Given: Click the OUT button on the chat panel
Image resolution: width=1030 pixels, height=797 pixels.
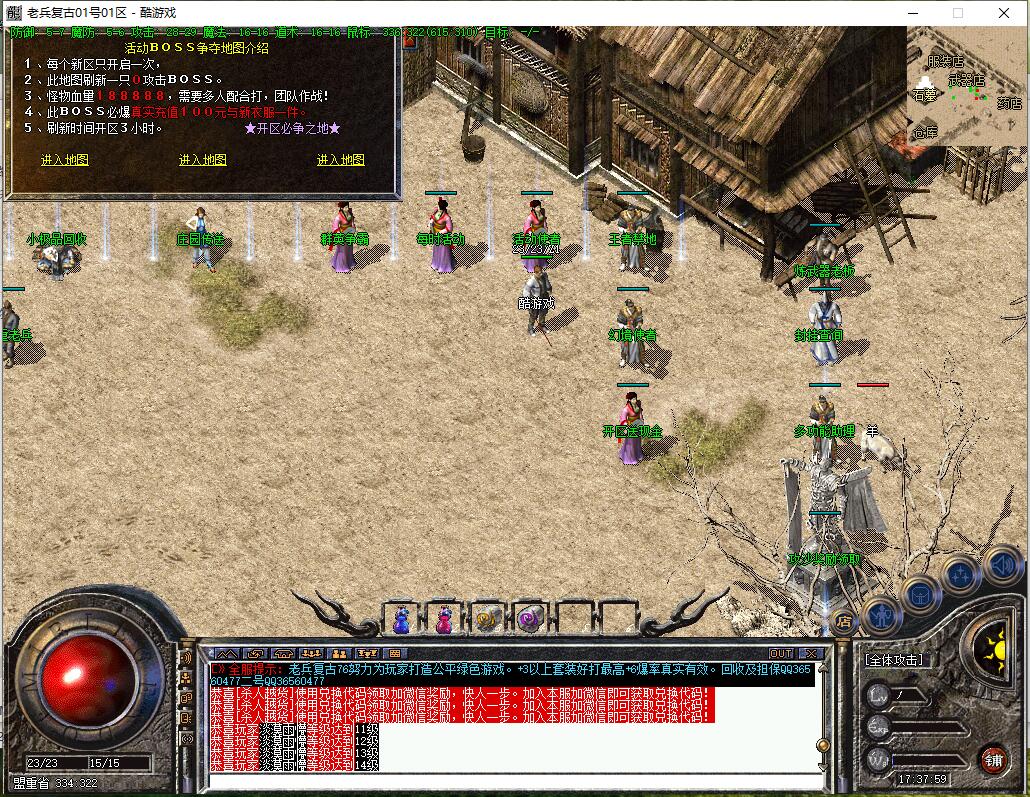Looking at the screenshot, I should click(x=781, y=653).
